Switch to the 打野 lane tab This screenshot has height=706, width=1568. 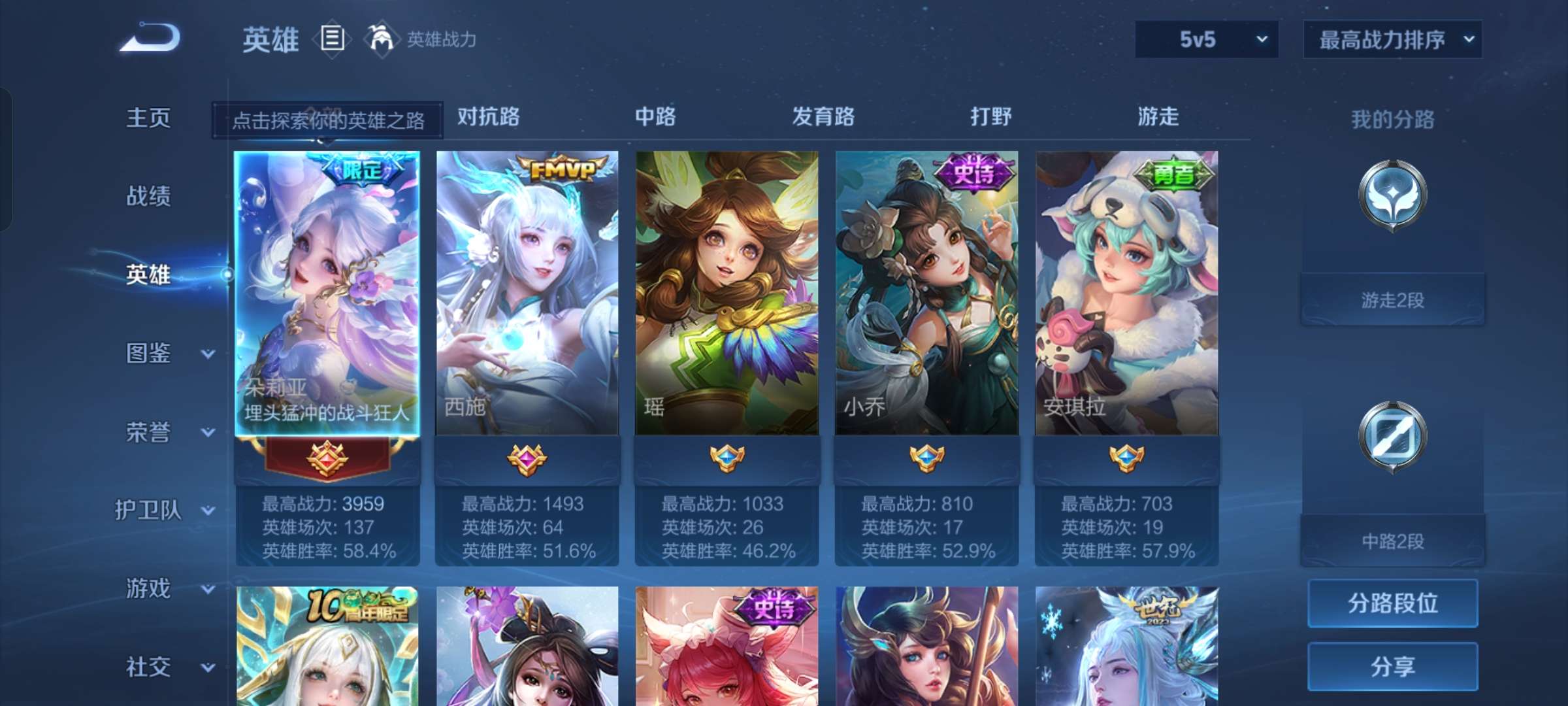991,118
